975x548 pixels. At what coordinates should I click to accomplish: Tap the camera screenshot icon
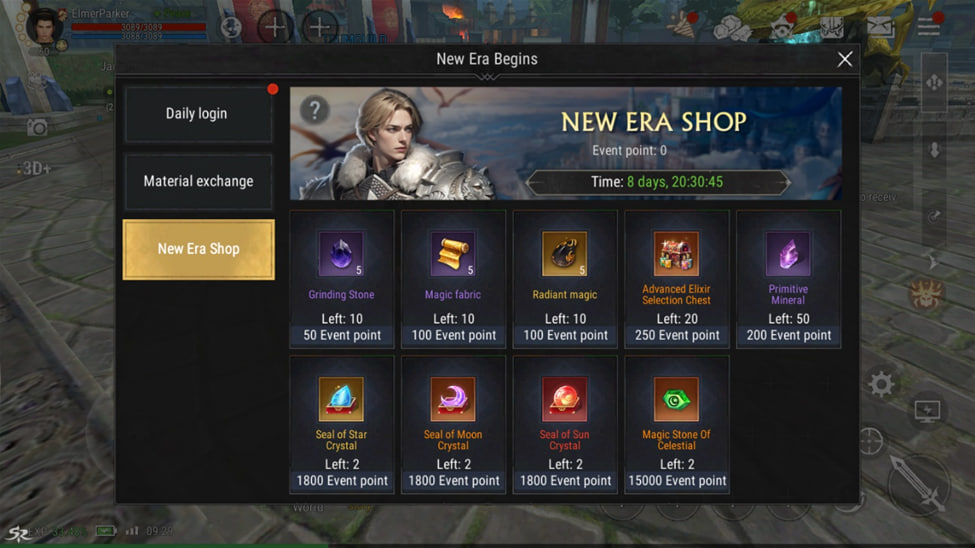click(x=37, y=127)
